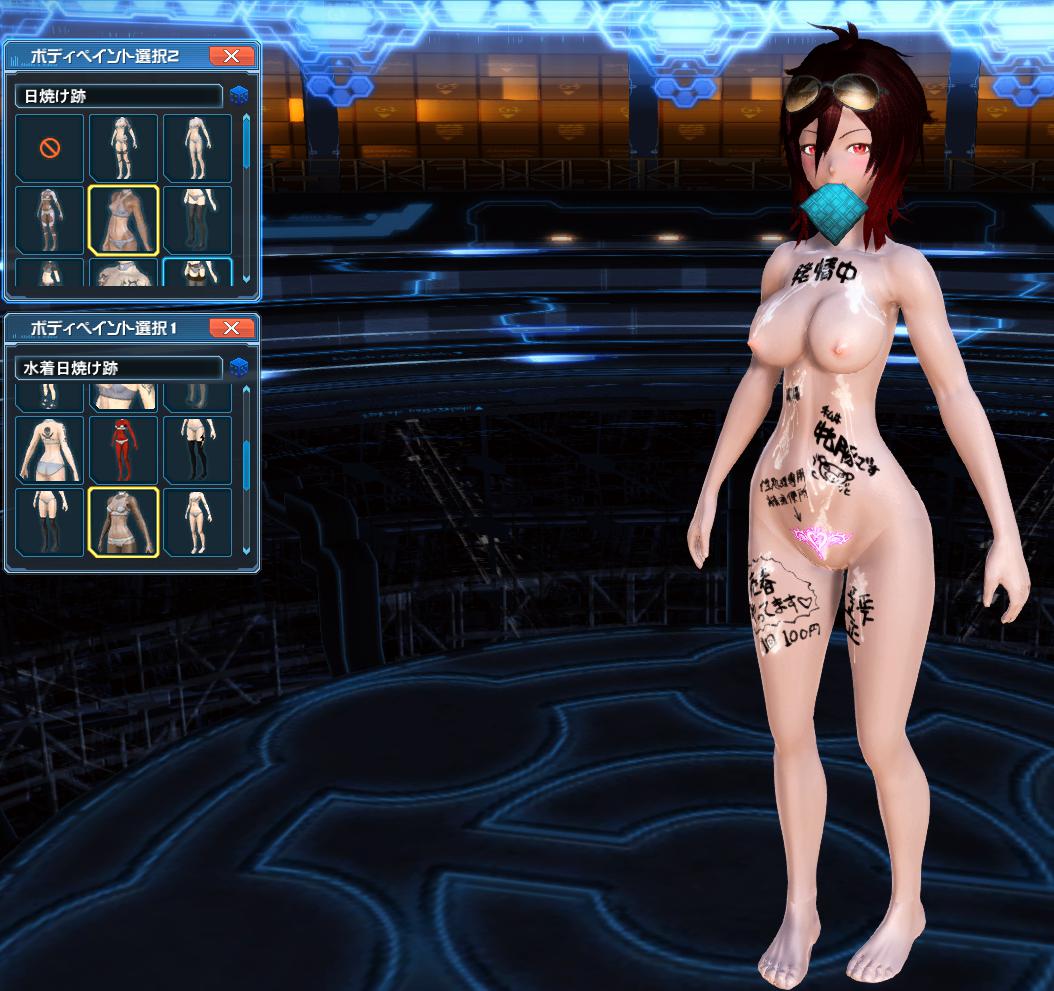
Task: Click the blue cube icon beside 水着日焼け跡
Action: (239, 368)
